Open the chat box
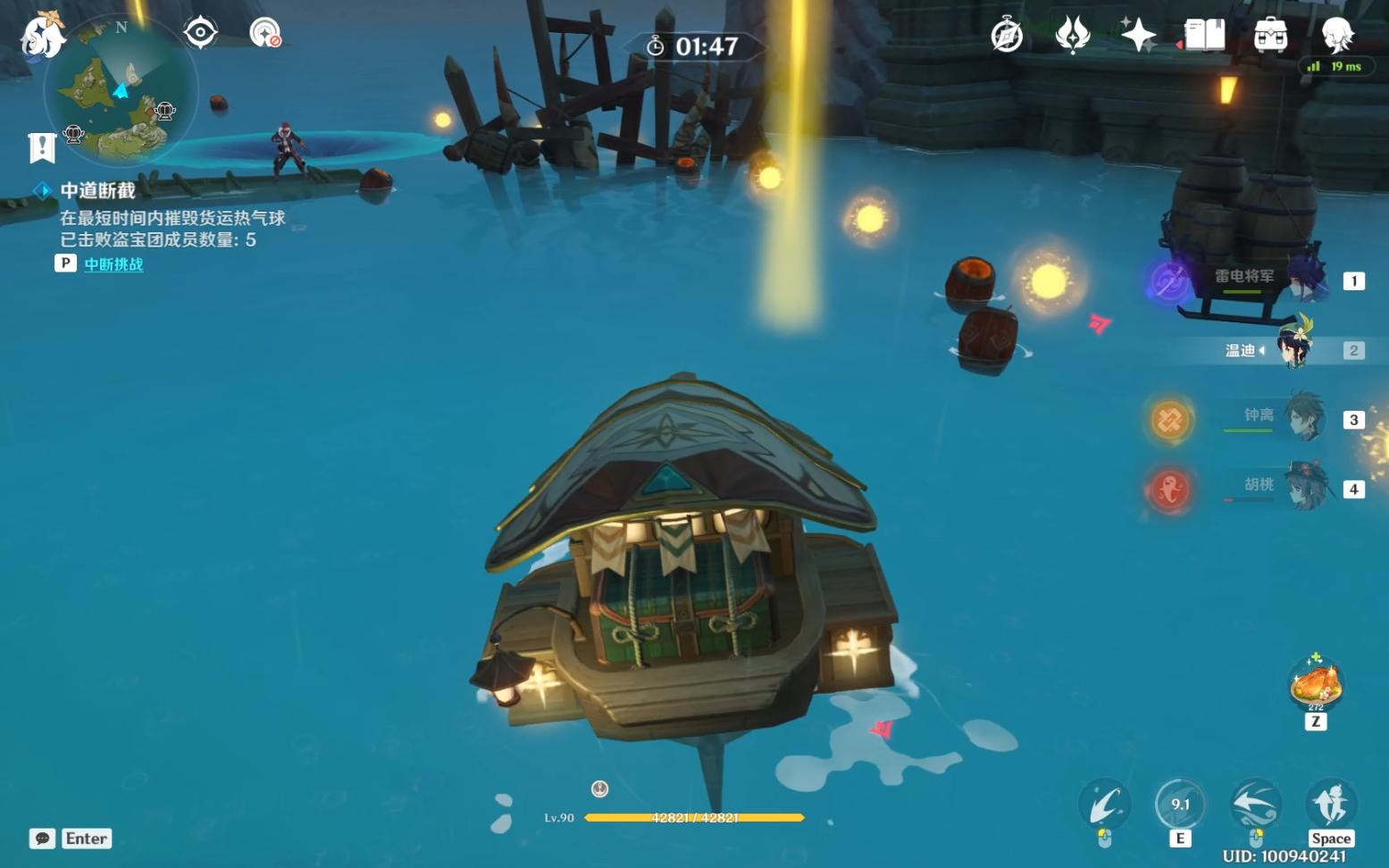 coord(42,839)
